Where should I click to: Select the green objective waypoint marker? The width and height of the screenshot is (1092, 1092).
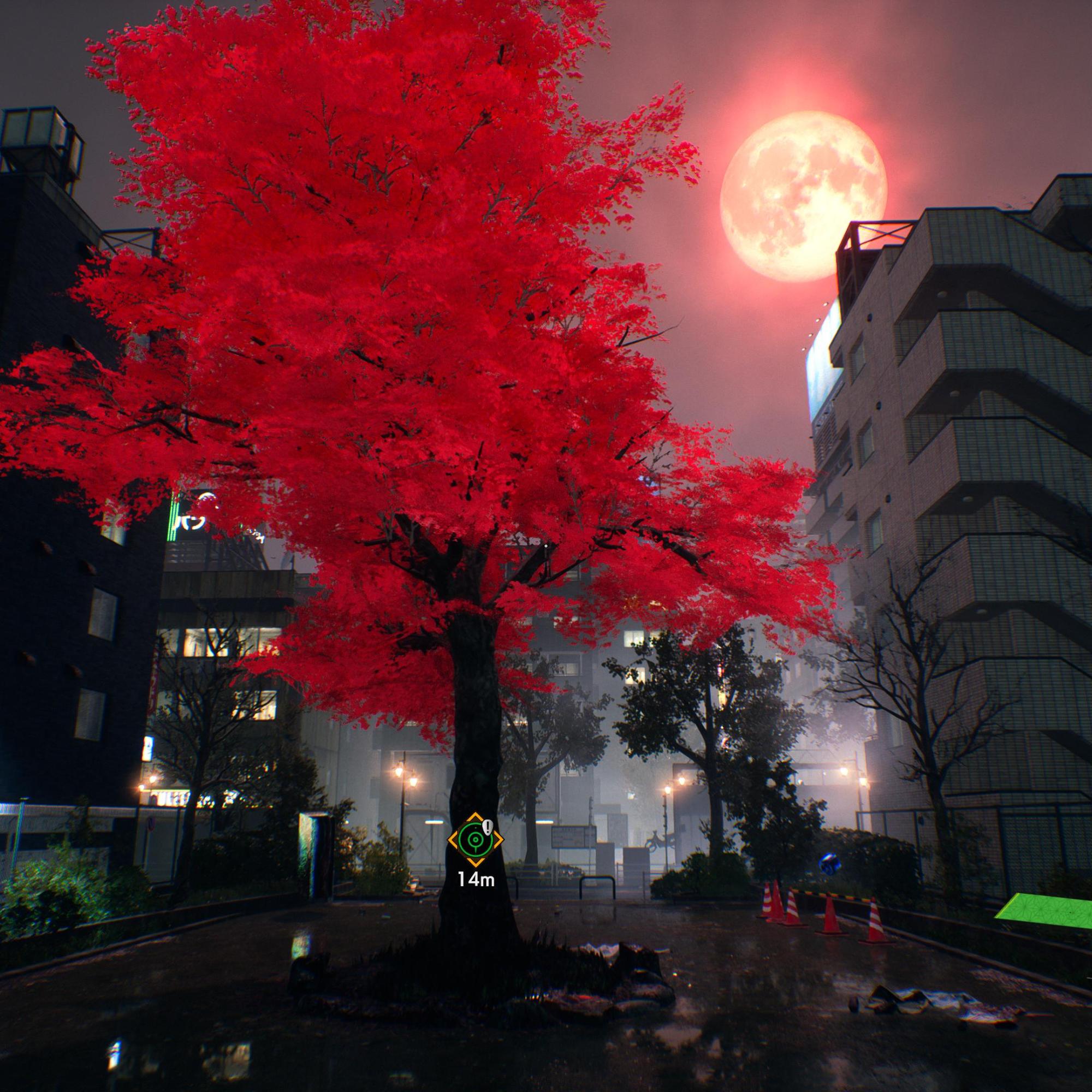(474, 839)
